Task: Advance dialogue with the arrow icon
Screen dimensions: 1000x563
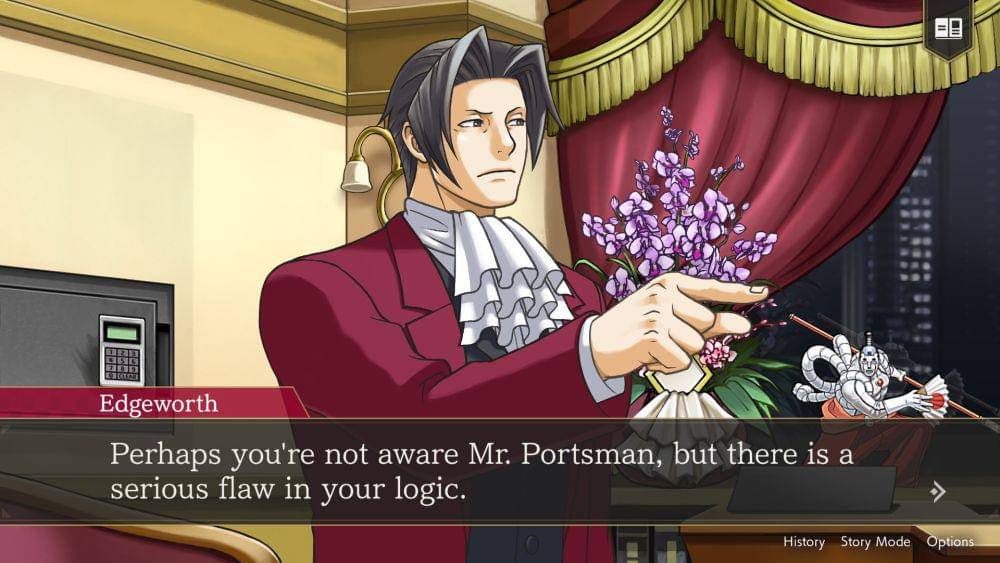Action: pyautogui.click(x=938, y=491)
